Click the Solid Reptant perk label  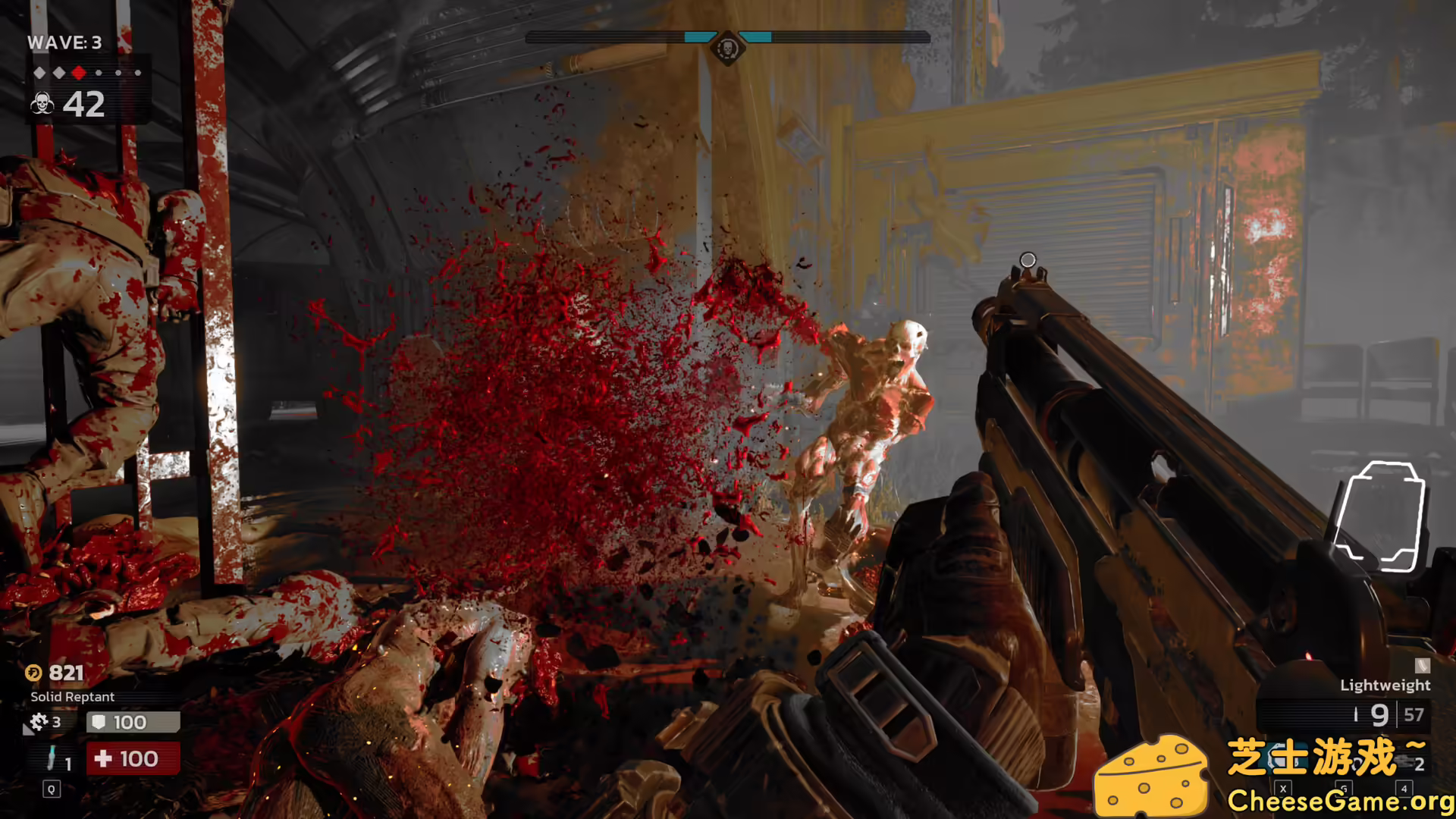click(71, 696)
